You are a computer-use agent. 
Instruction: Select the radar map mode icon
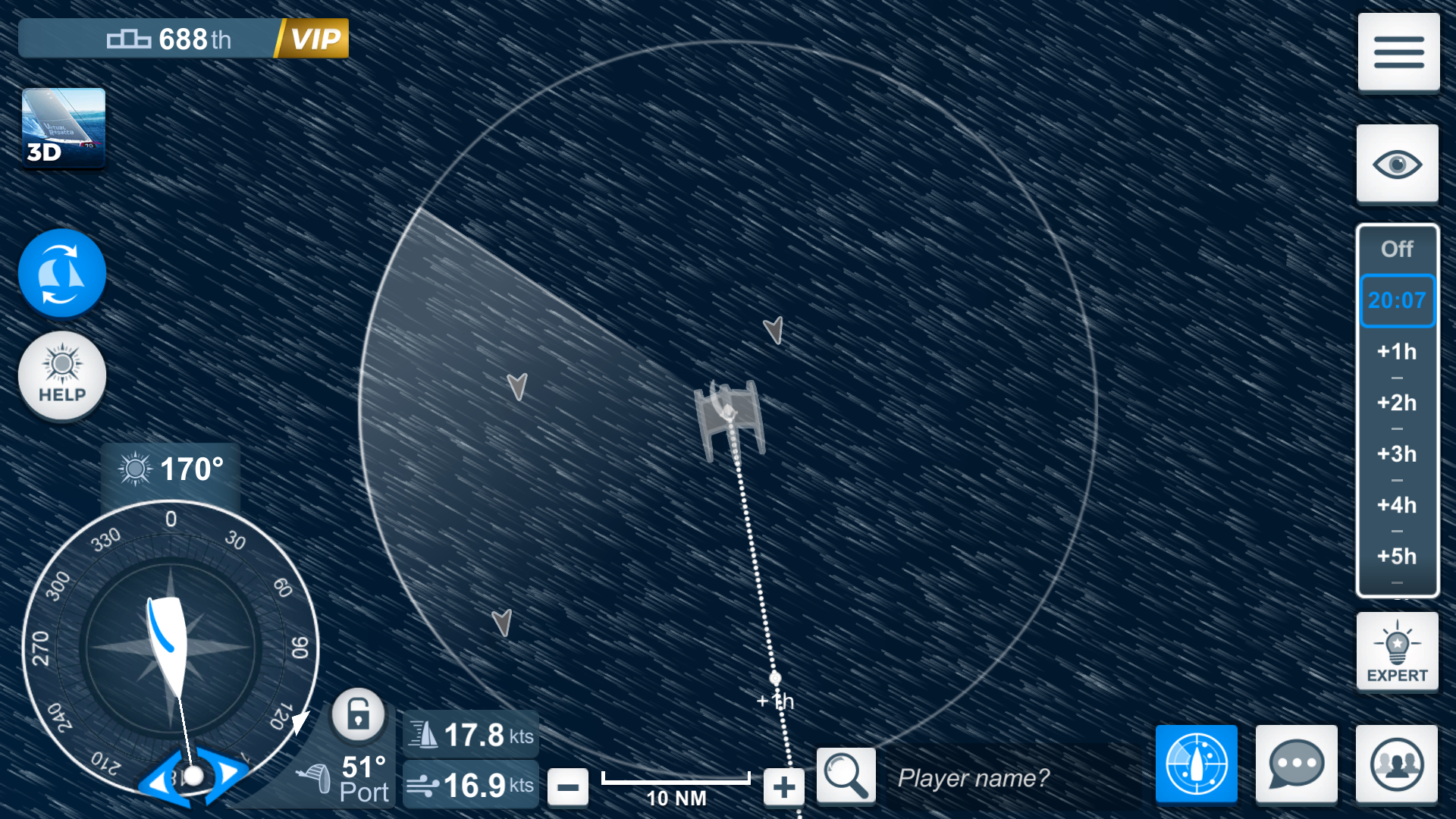pyautogui.click(x=1196, y=764)
